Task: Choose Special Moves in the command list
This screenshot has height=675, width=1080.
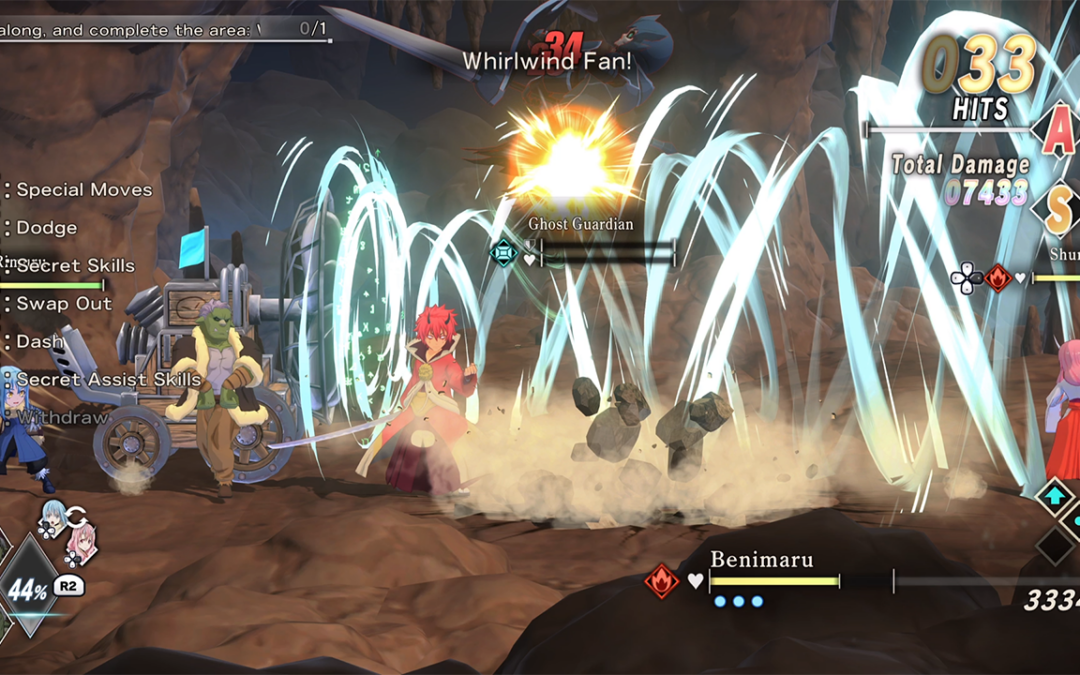Action: [x=84, y=190]
